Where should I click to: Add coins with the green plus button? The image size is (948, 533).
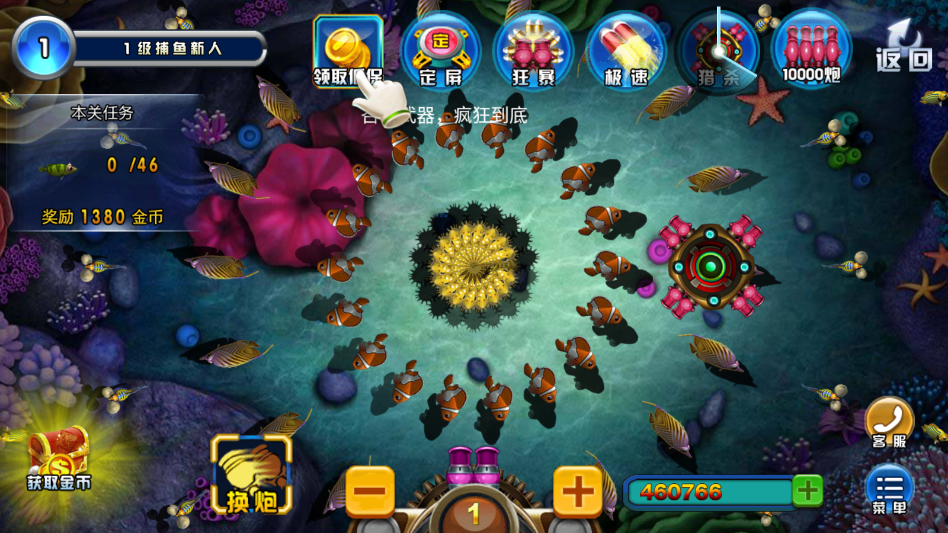point(808,490)
